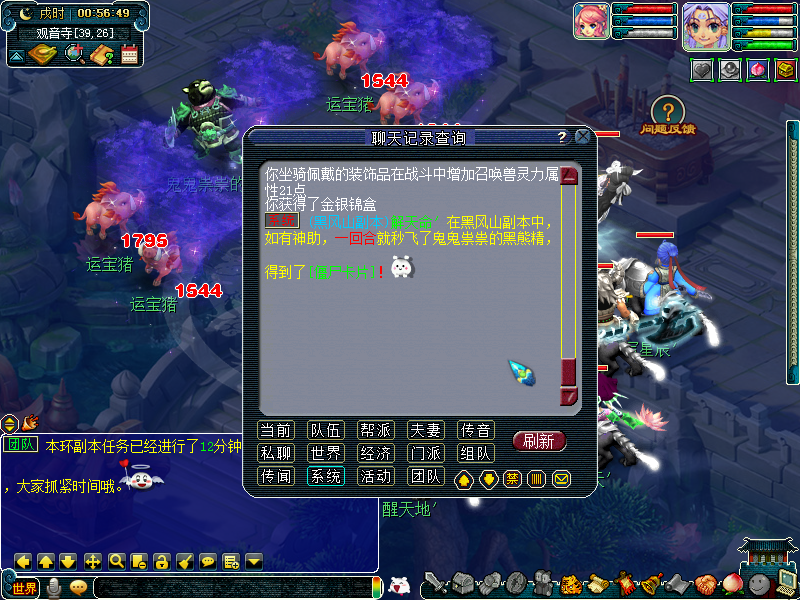The image size is (800, 600).
Task: Select the 队伍 chat channel tab
Action: pyautogui.click(x=325, y=430)
